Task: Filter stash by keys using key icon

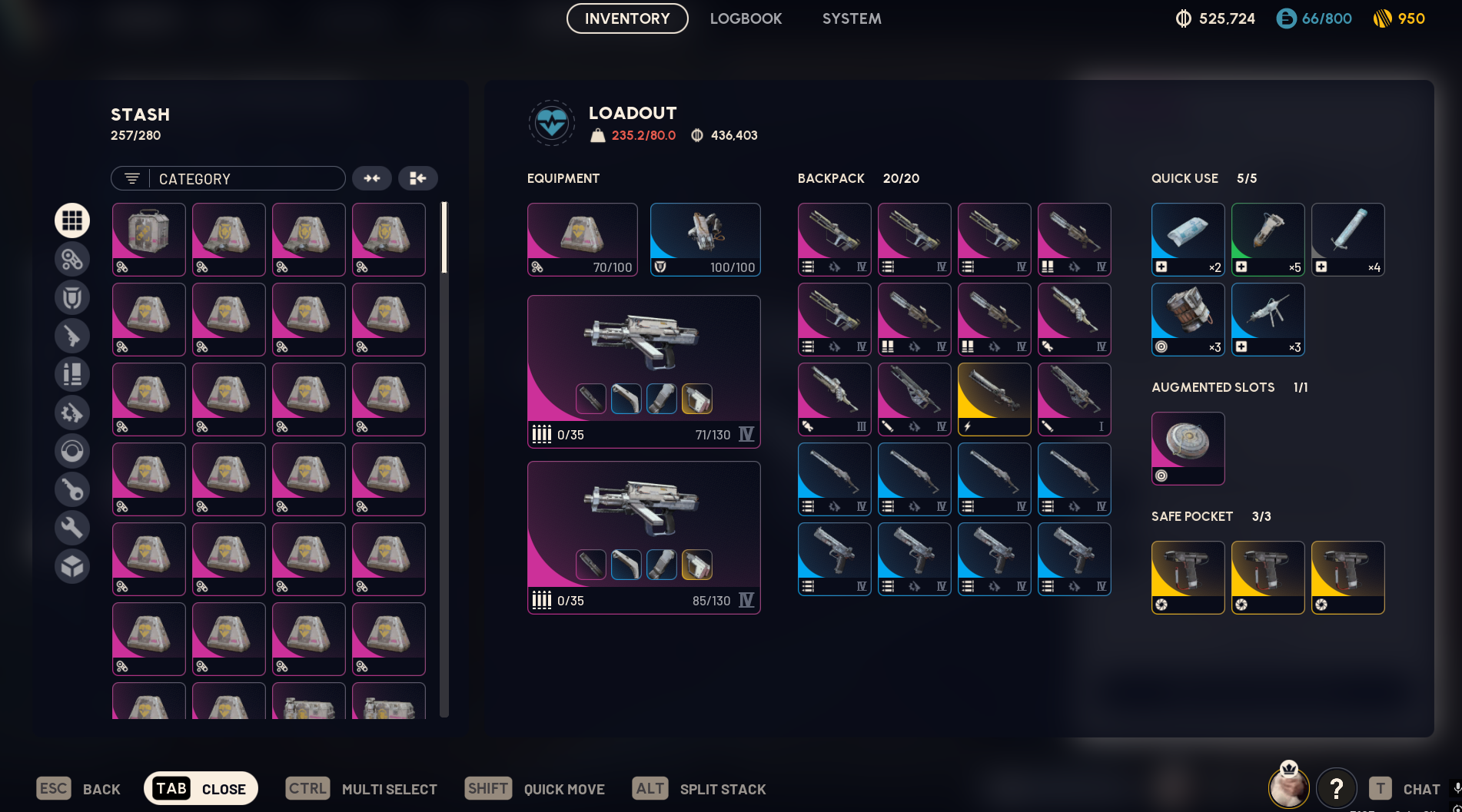Action: click(x=72, y=489)
